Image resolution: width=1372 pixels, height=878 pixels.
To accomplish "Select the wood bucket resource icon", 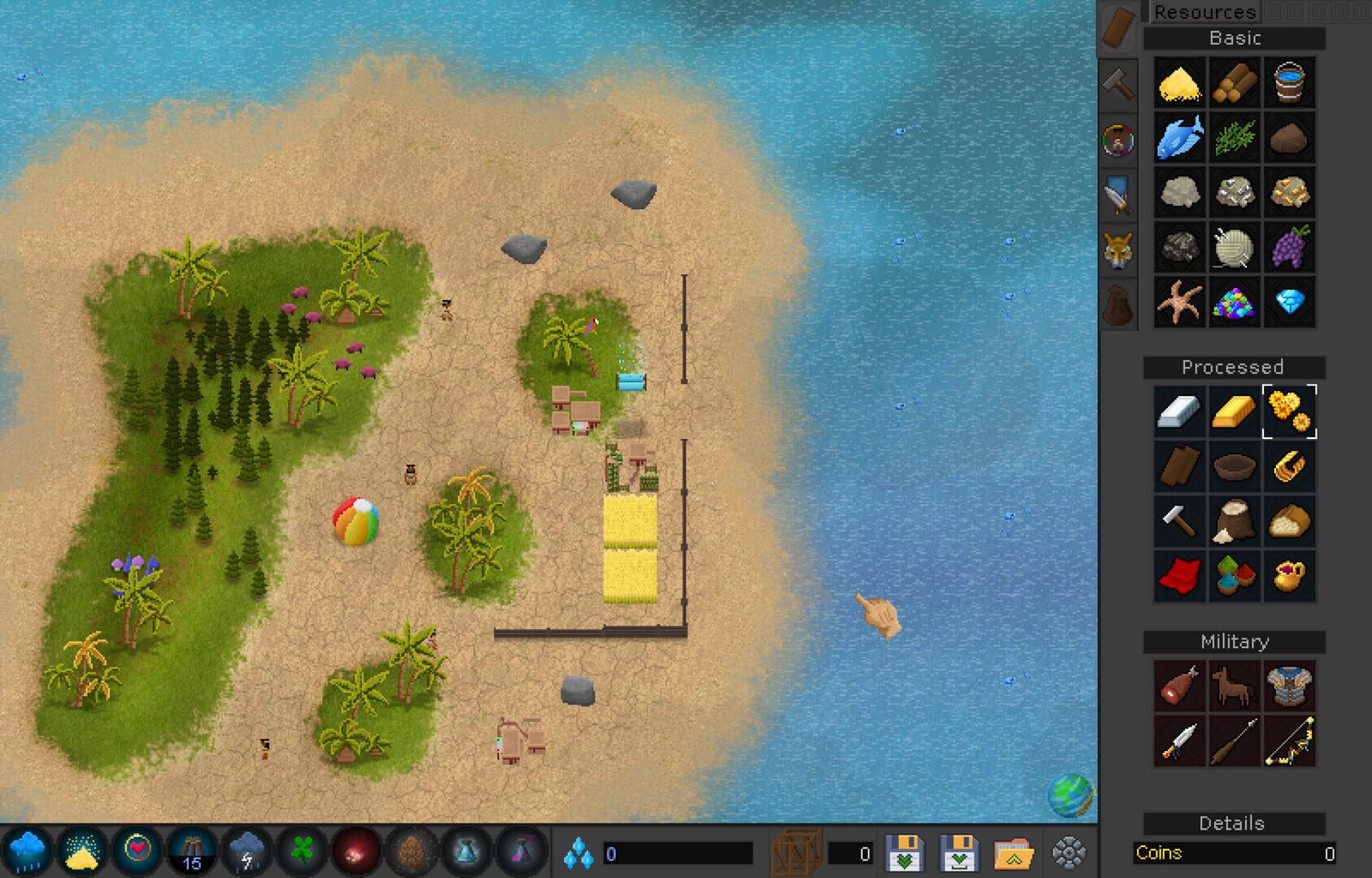I will click(1291, 82).
